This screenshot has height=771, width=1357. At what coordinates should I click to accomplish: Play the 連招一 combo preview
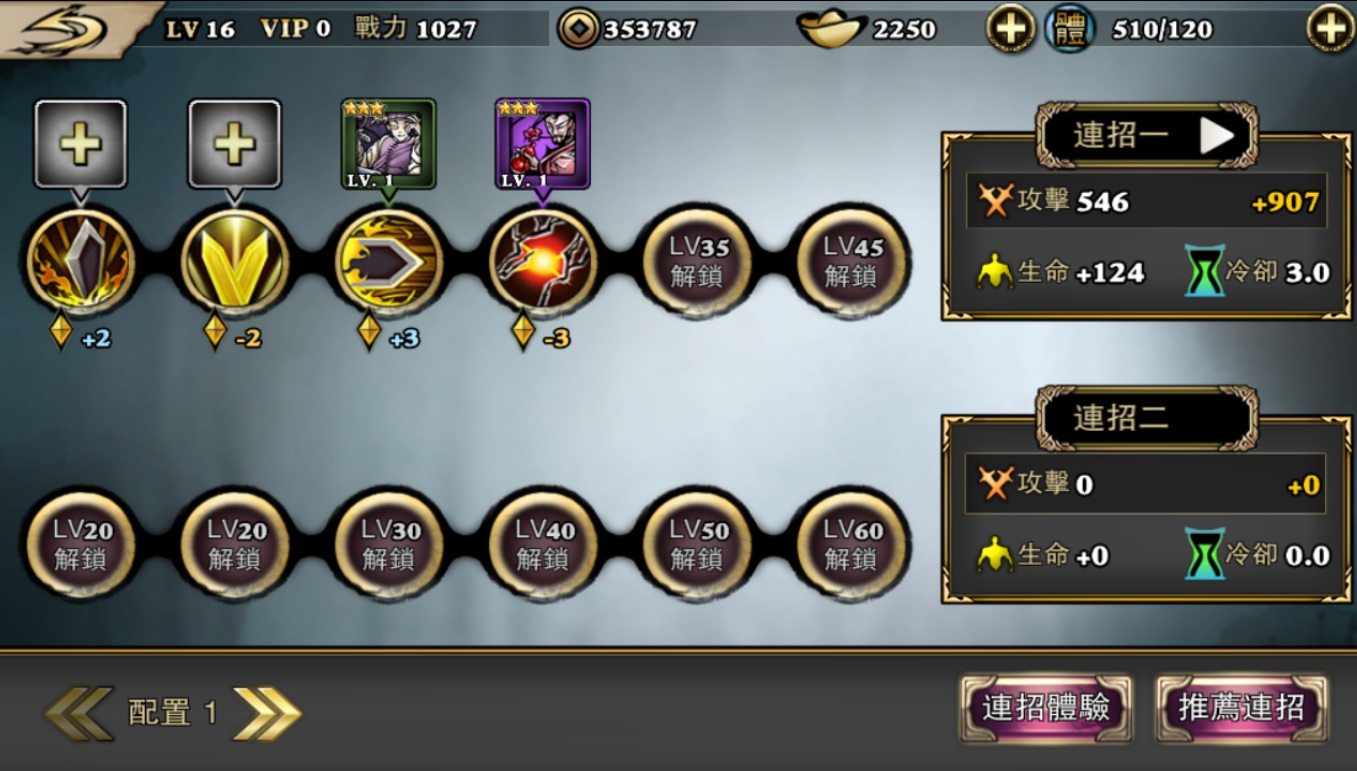(x=1216, y=135)
